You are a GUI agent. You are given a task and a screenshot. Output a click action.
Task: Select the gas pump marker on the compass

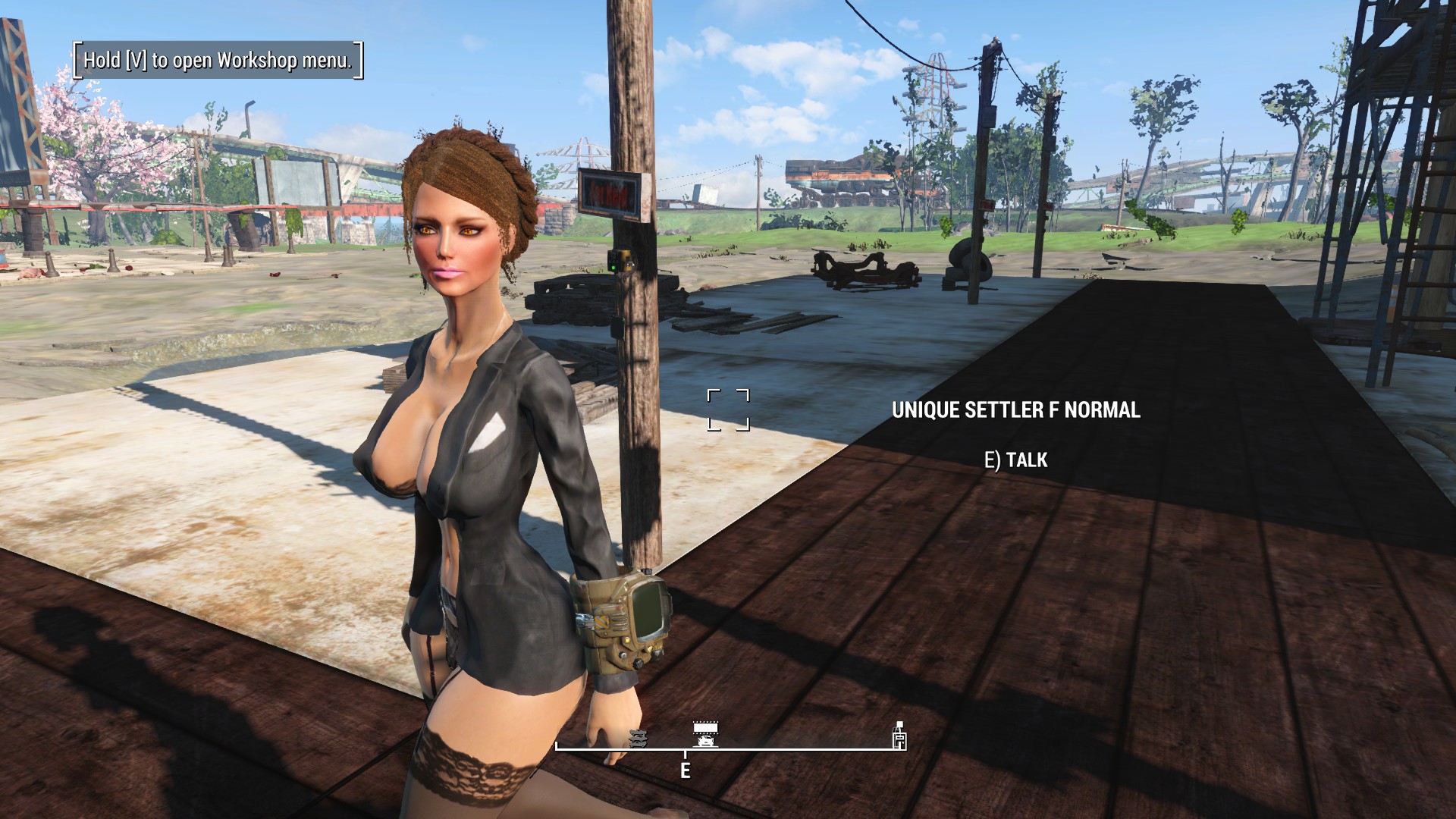(x=899, y=737)
